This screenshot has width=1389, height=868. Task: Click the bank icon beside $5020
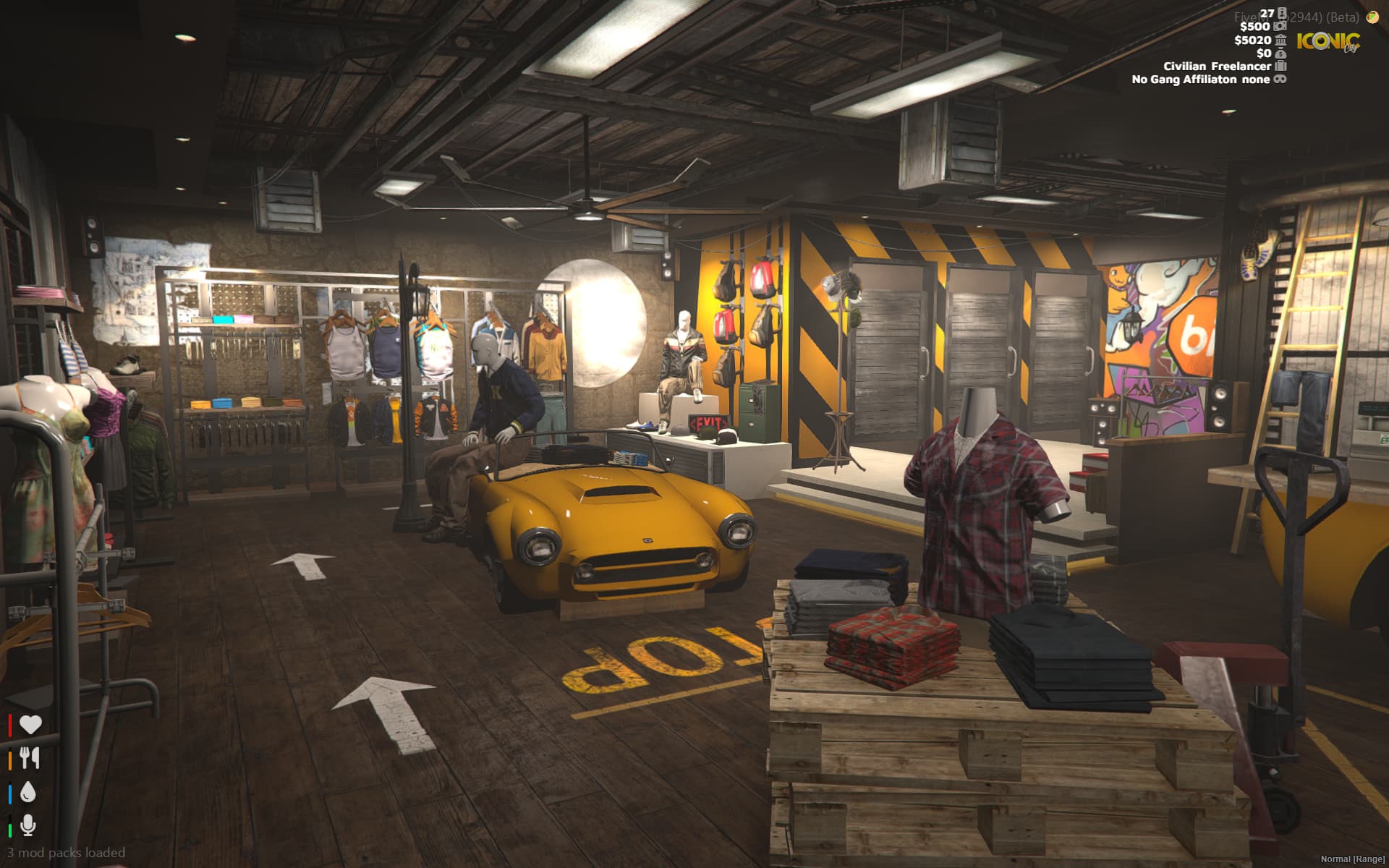click(1280, 41)
